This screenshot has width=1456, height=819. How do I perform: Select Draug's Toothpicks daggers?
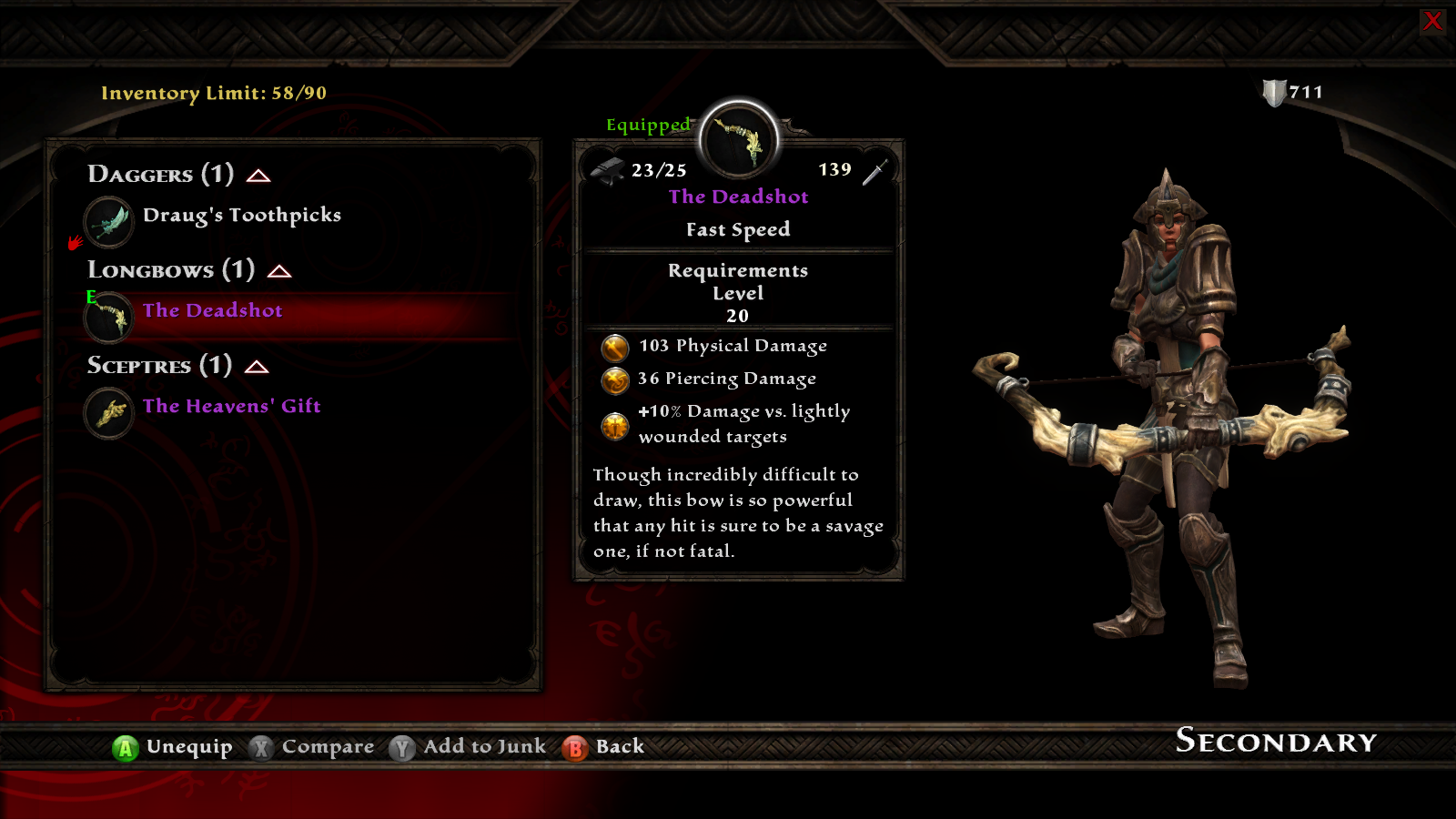[x=241, y=216]
